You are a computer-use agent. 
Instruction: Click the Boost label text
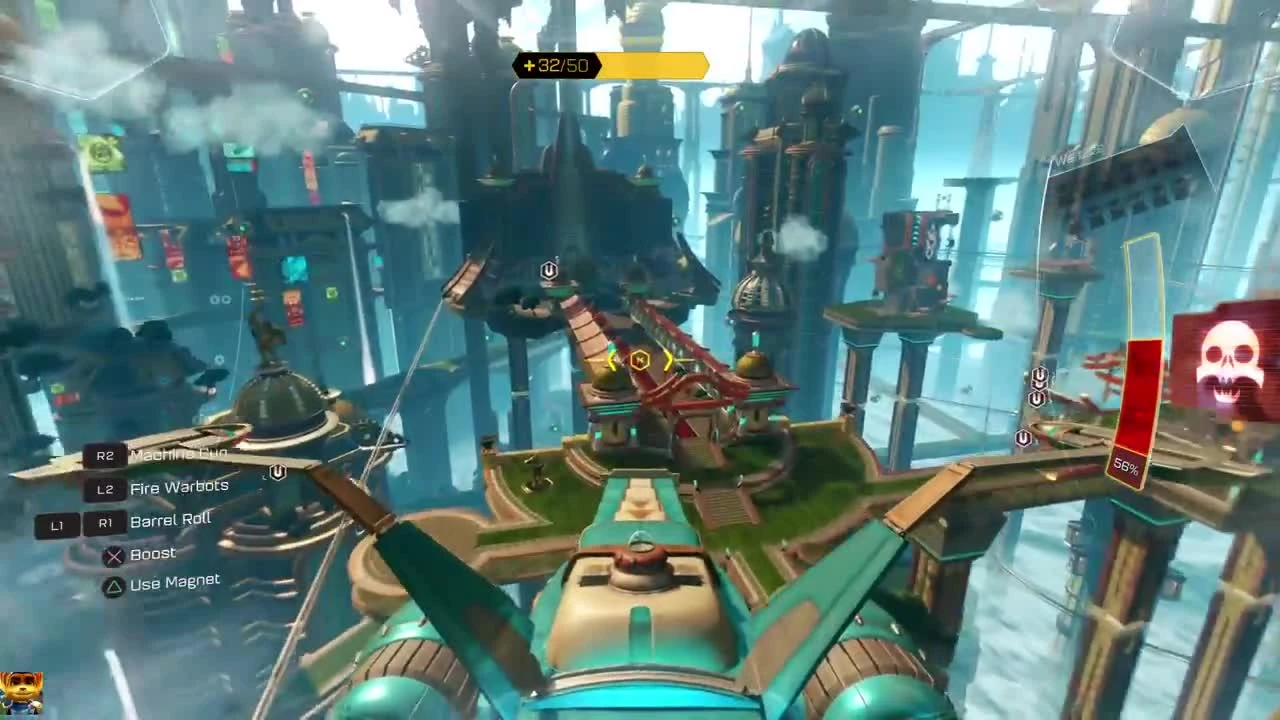(x=155, y=553)
